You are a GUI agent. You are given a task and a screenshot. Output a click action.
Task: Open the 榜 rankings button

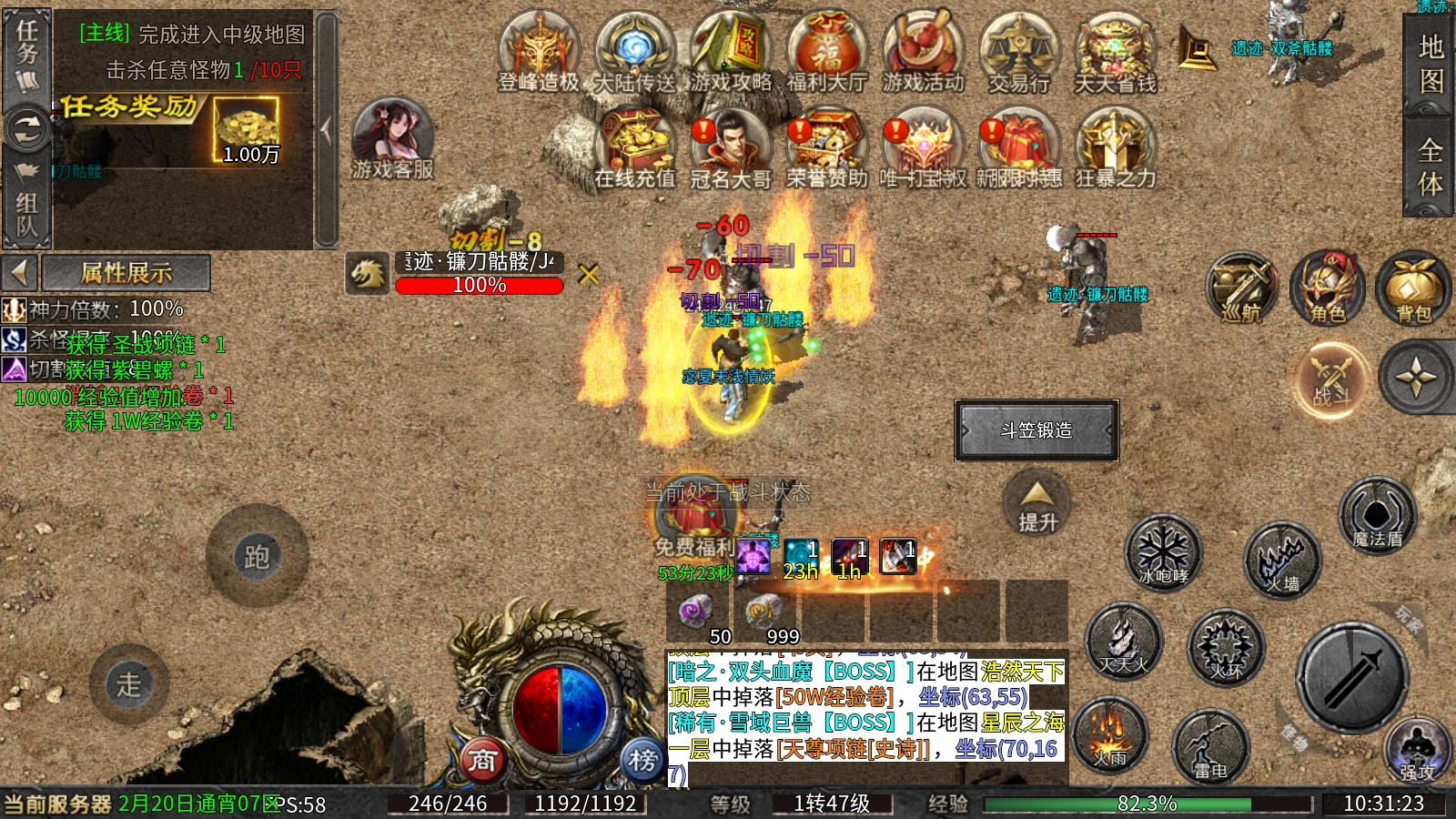[642, 760]
